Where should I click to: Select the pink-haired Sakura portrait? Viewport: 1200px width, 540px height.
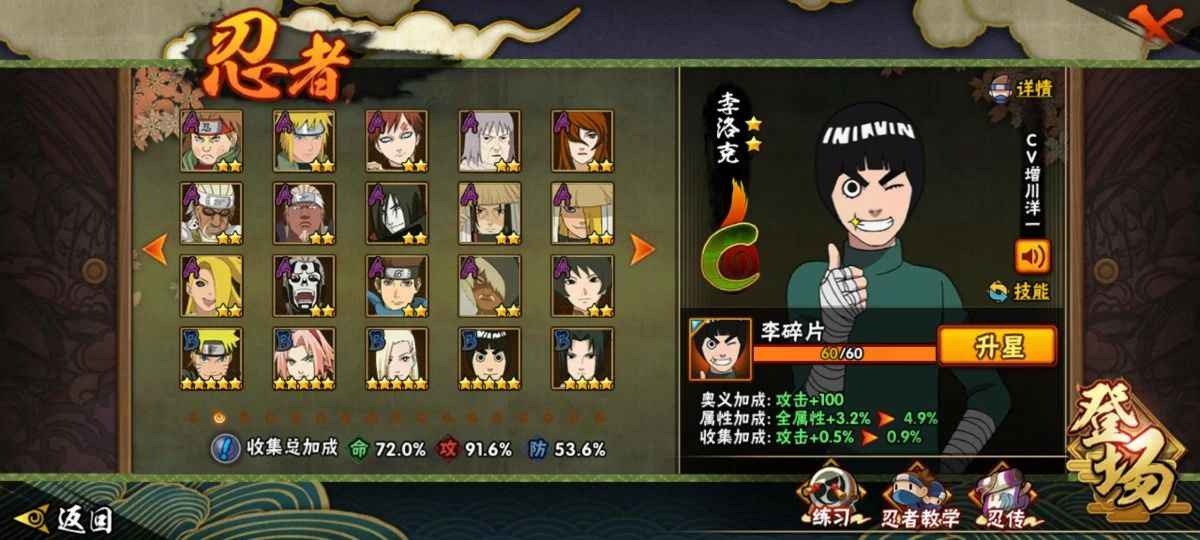(304, 357)
